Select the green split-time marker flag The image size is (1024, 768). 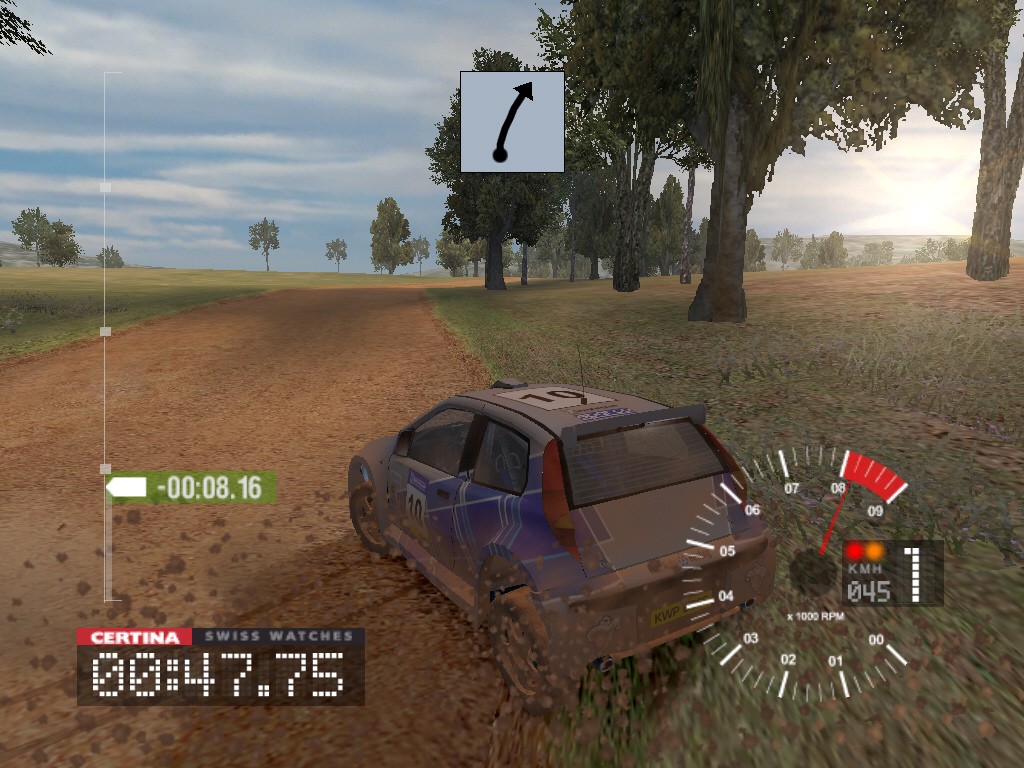(191, 488)
